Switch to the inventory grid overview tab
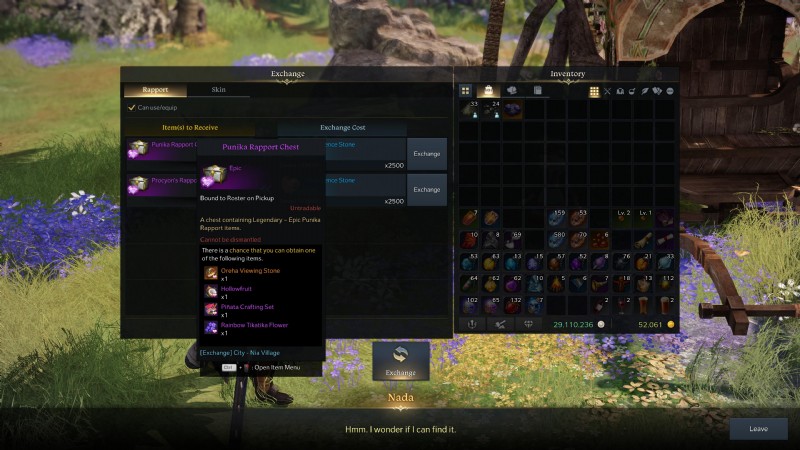Viewport: 800px width, 450px height. tap(465, 91)
